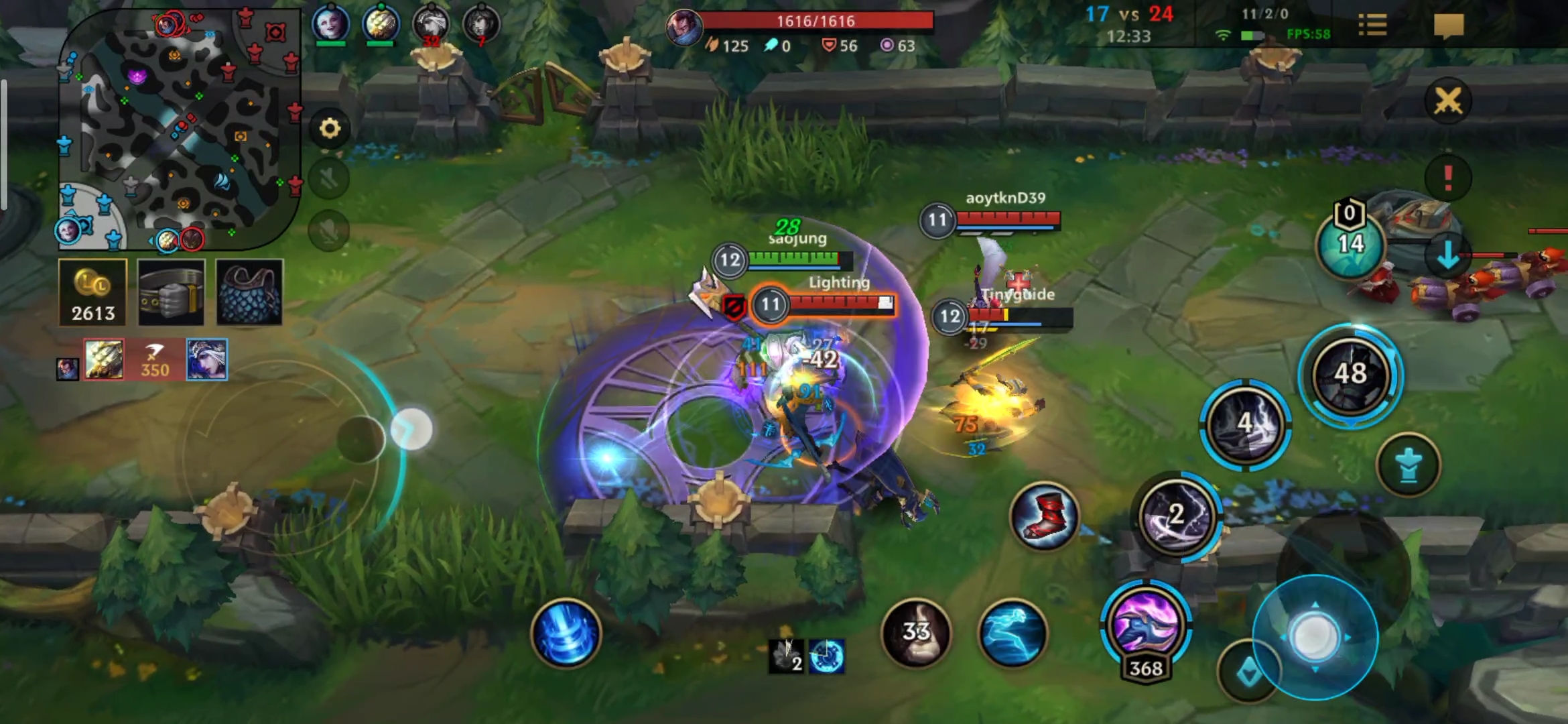The height and width of the screenshot is (724, 1568).
Task: Open the shop via gold counter 2613
Action: coord(93,293)
